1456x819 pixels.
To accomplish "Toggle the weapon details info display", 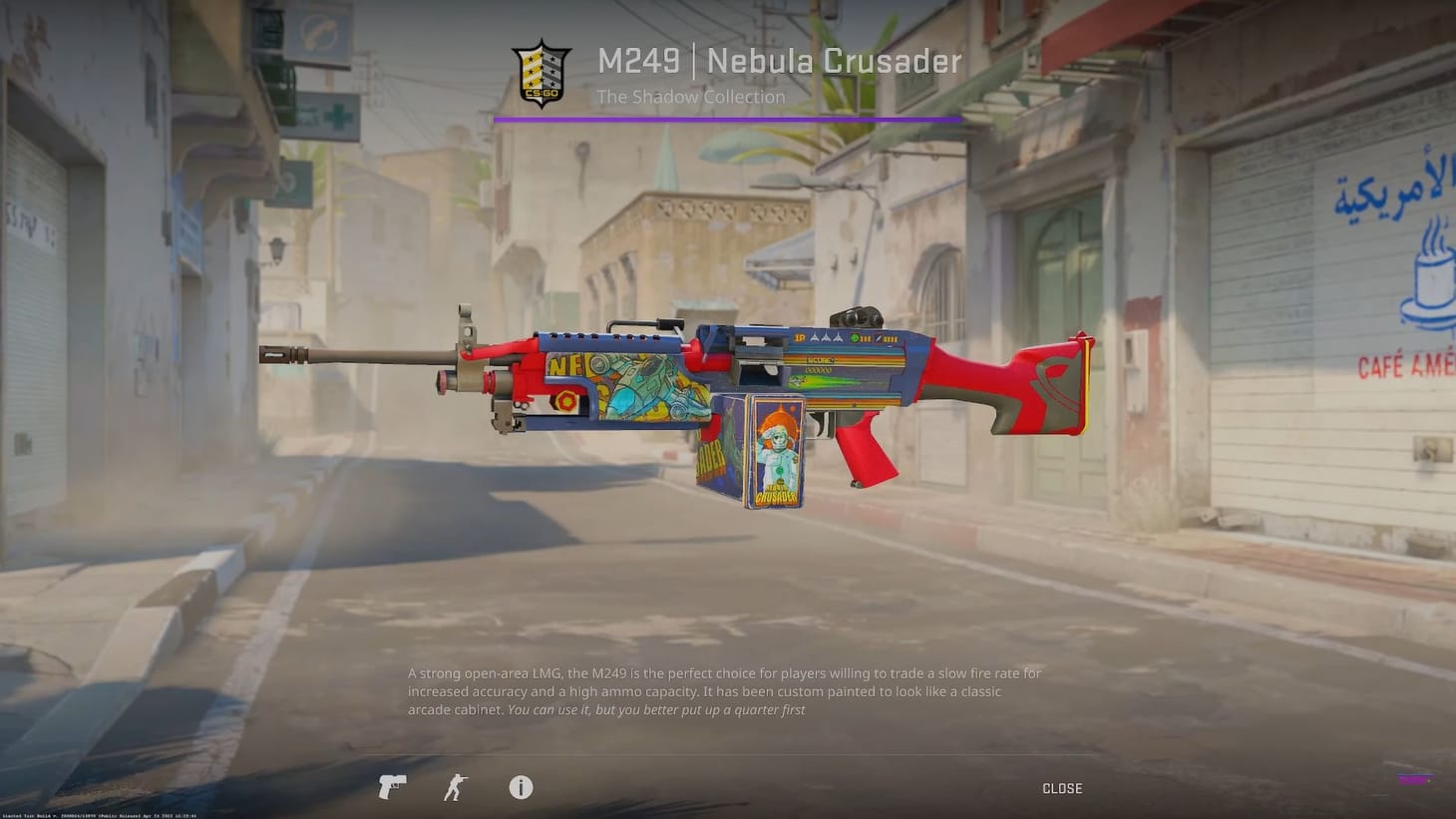I will (520, 787).
